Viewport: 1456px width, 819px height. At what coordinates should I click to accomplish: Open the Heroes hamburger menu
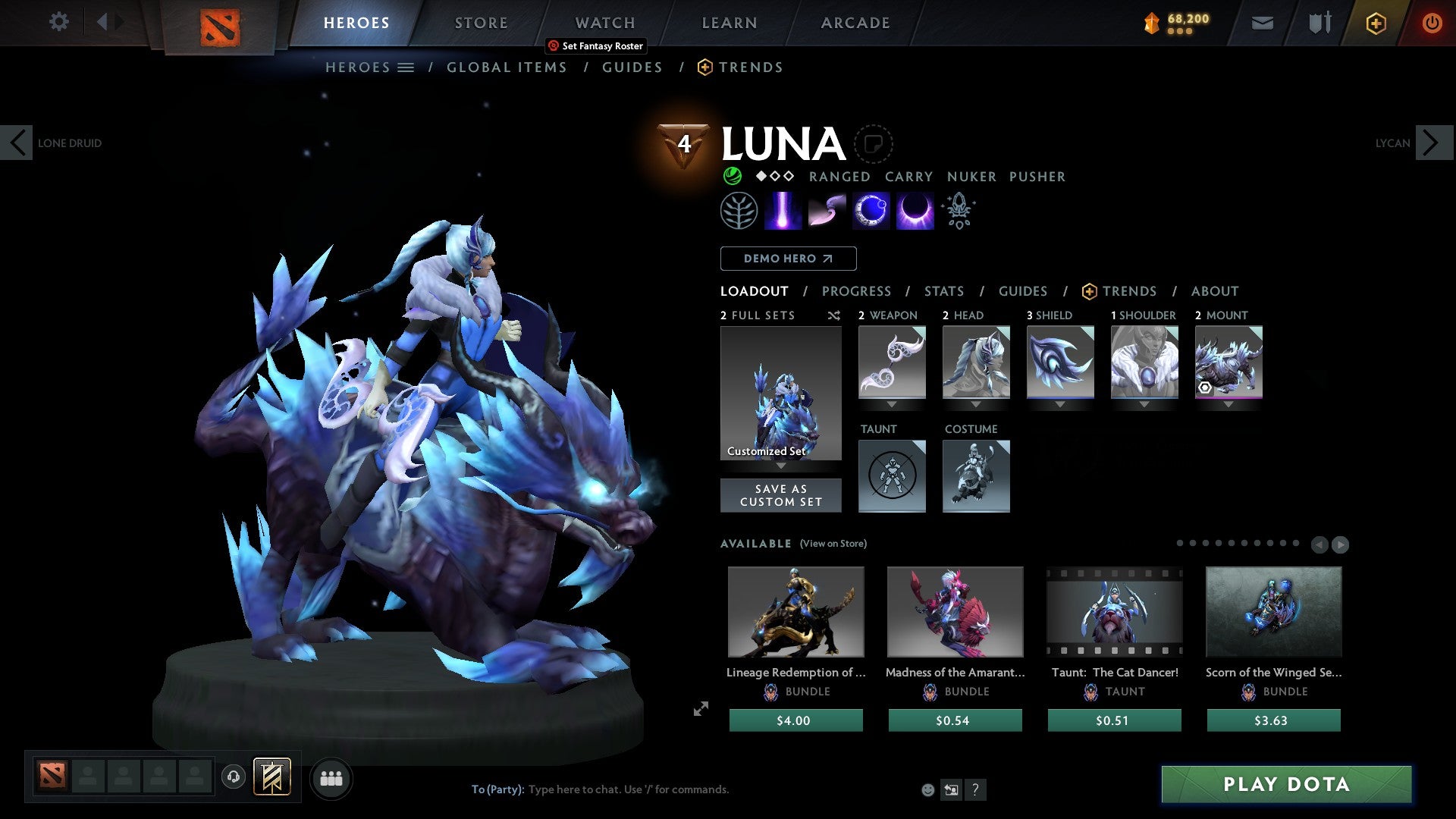click(406, 67)
